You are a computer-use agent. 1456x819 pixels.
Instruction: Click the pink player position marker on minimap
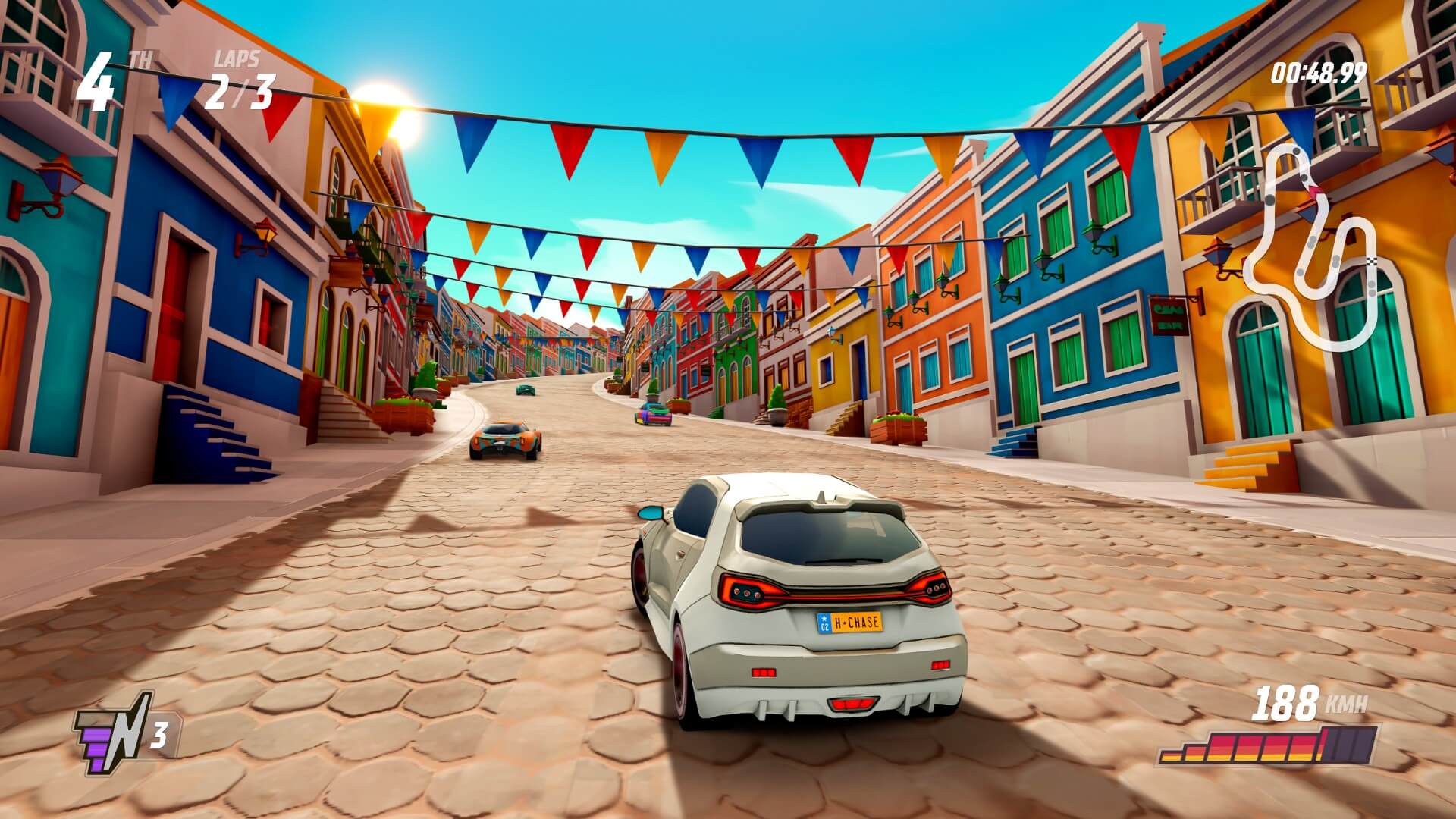(1314, 190)
